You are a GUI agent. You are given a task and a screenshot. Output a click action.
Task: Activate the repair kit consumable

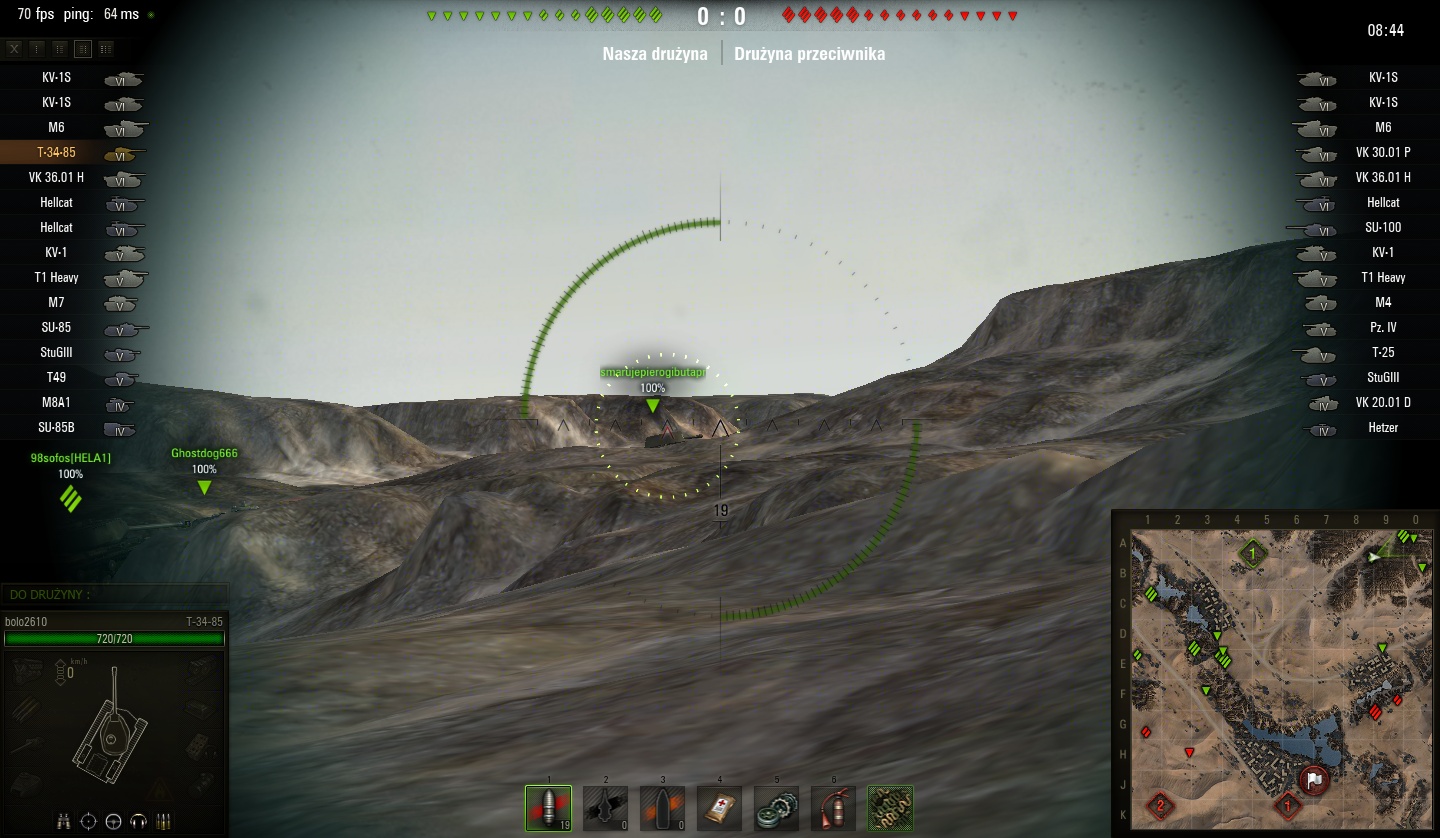[x=776, y=808]
